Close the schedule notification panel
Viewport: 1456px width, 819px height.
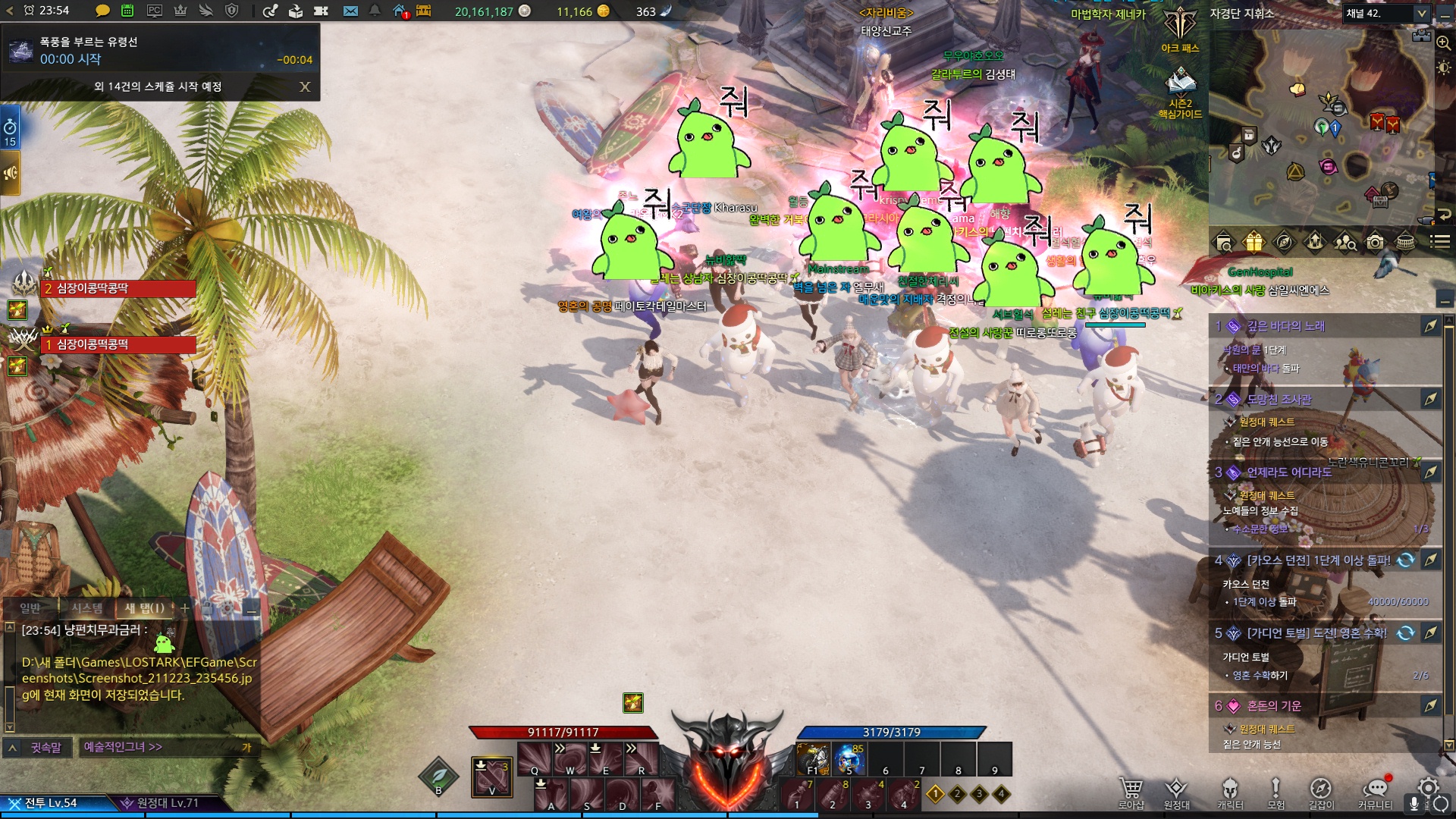[x=305, y=87]
